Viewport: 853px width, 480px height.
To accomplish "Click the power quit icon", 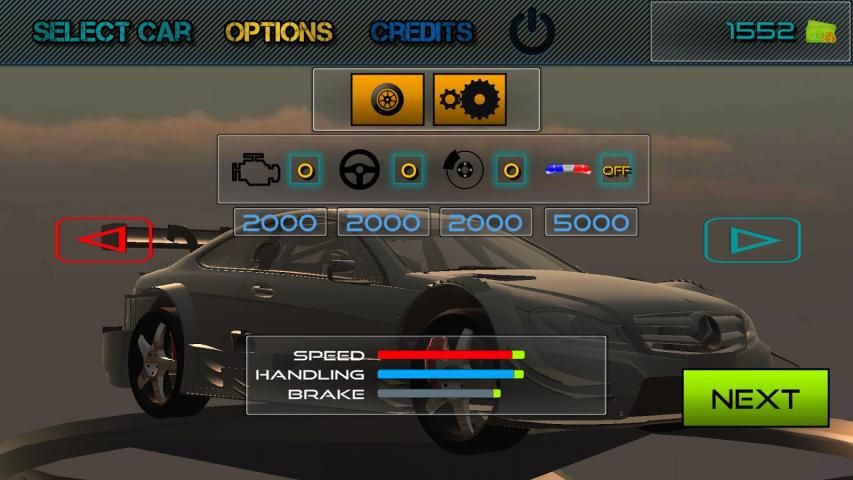I will click(x=531, y=32).
